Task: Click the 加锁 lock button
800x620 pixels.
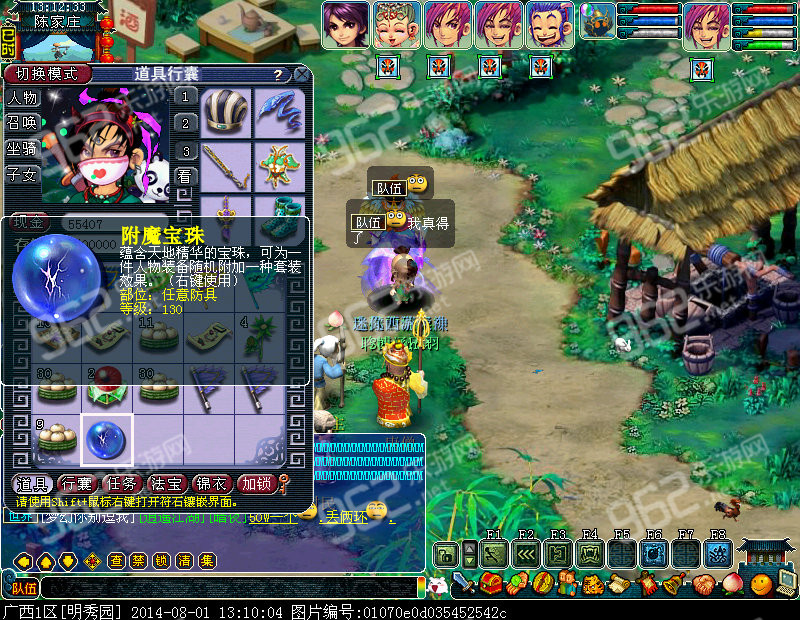Action: [x=257, y=484]
